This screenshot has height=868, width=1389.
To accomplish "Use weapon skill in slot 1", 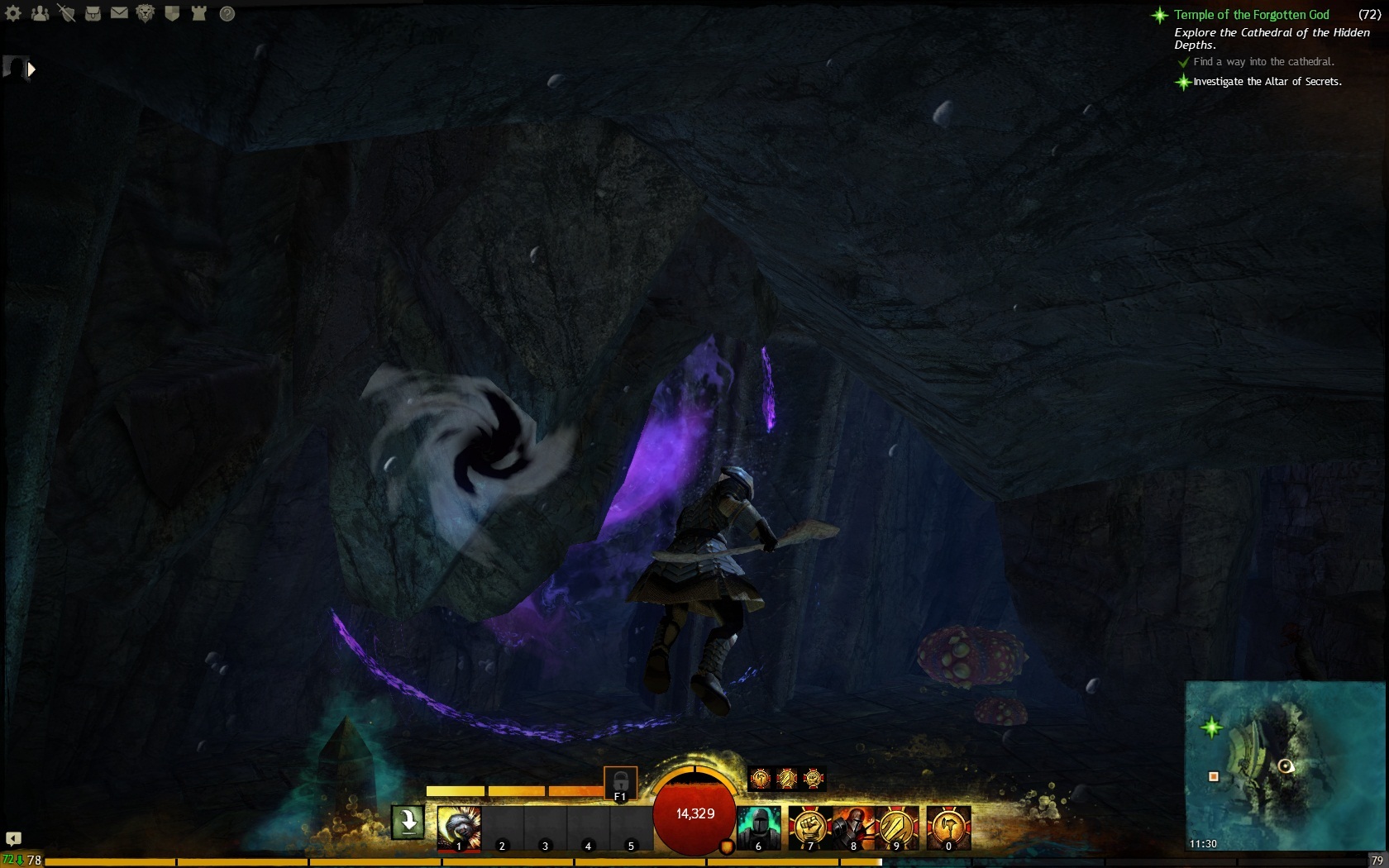I will click(x=459, y=828).
